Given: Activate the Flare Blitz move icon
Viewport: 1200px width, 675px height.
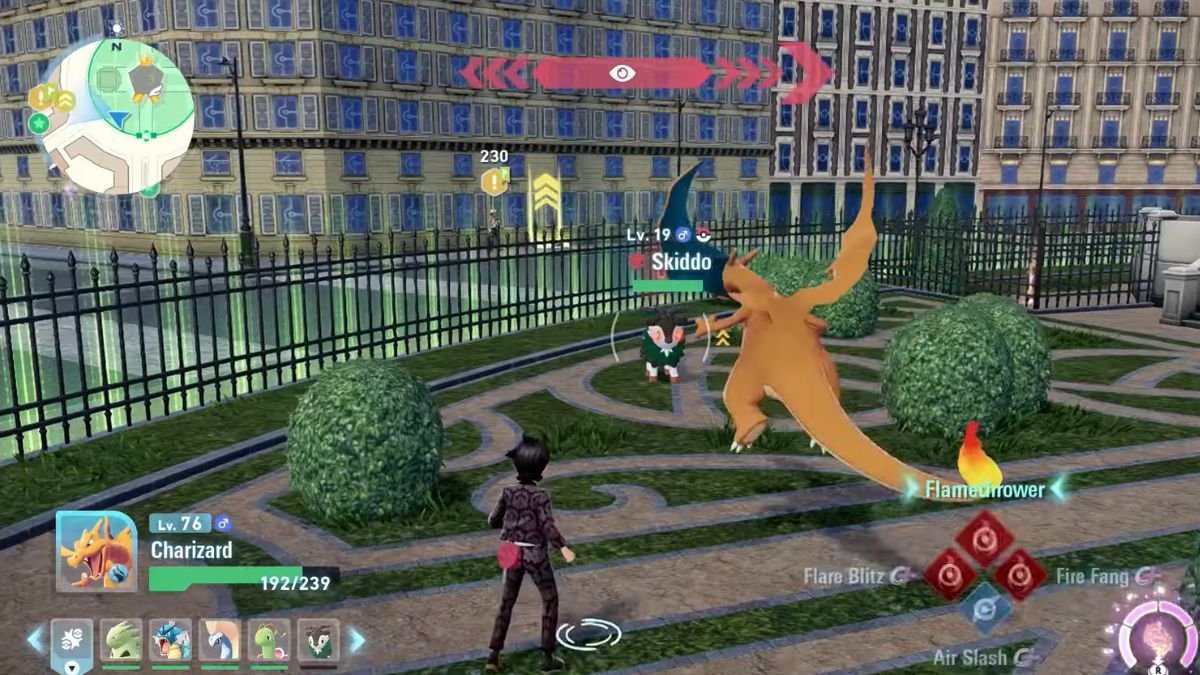Looking at the screenshot, I should [x=948, y=575].
